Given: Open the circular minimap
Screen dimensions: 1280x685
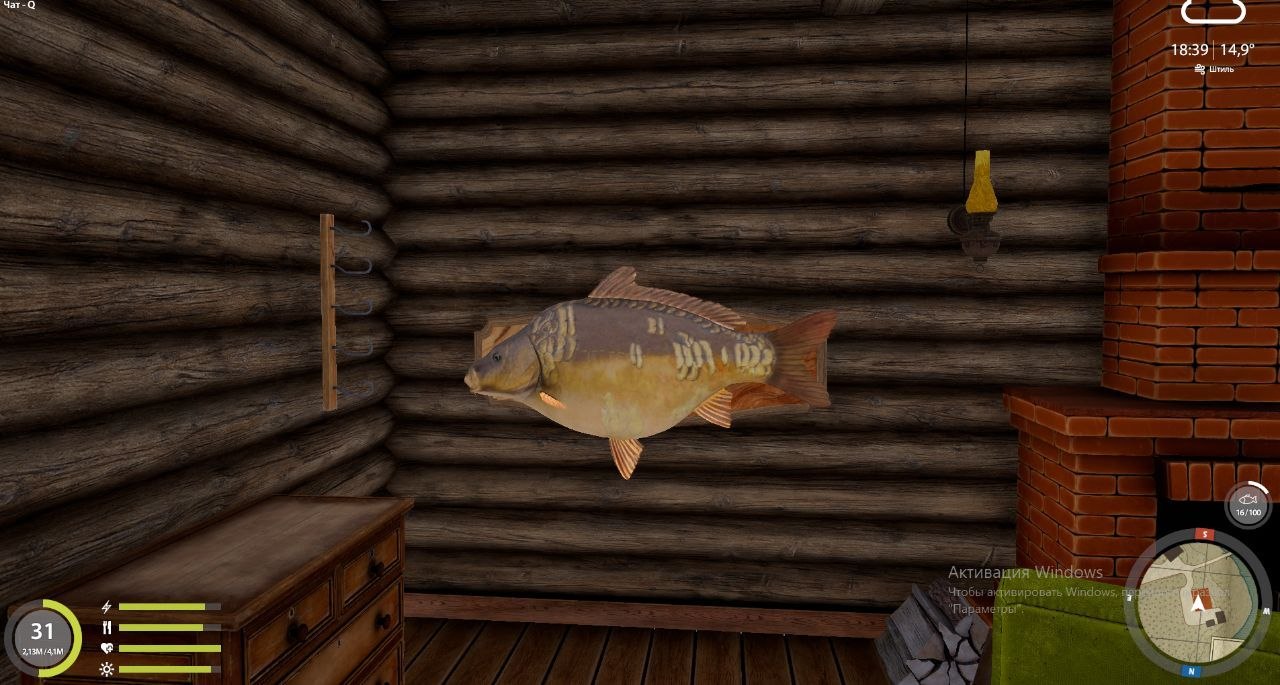Looking at the screenshot, I should (x=1198, y=604).
